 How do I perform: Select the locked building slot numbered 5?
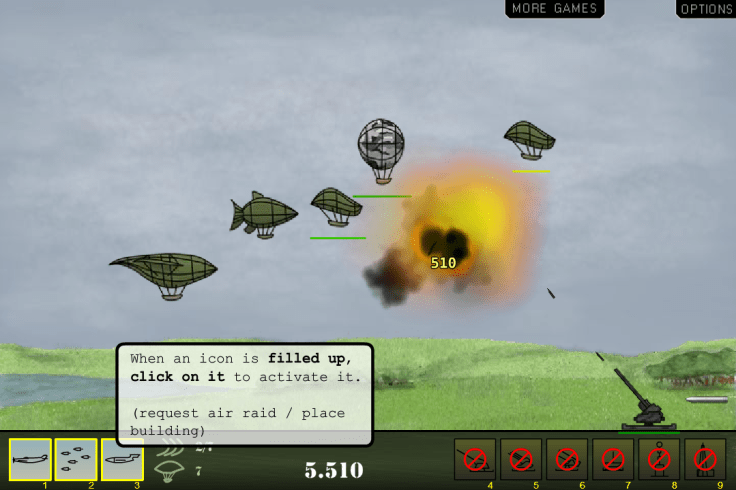point(521,459)
